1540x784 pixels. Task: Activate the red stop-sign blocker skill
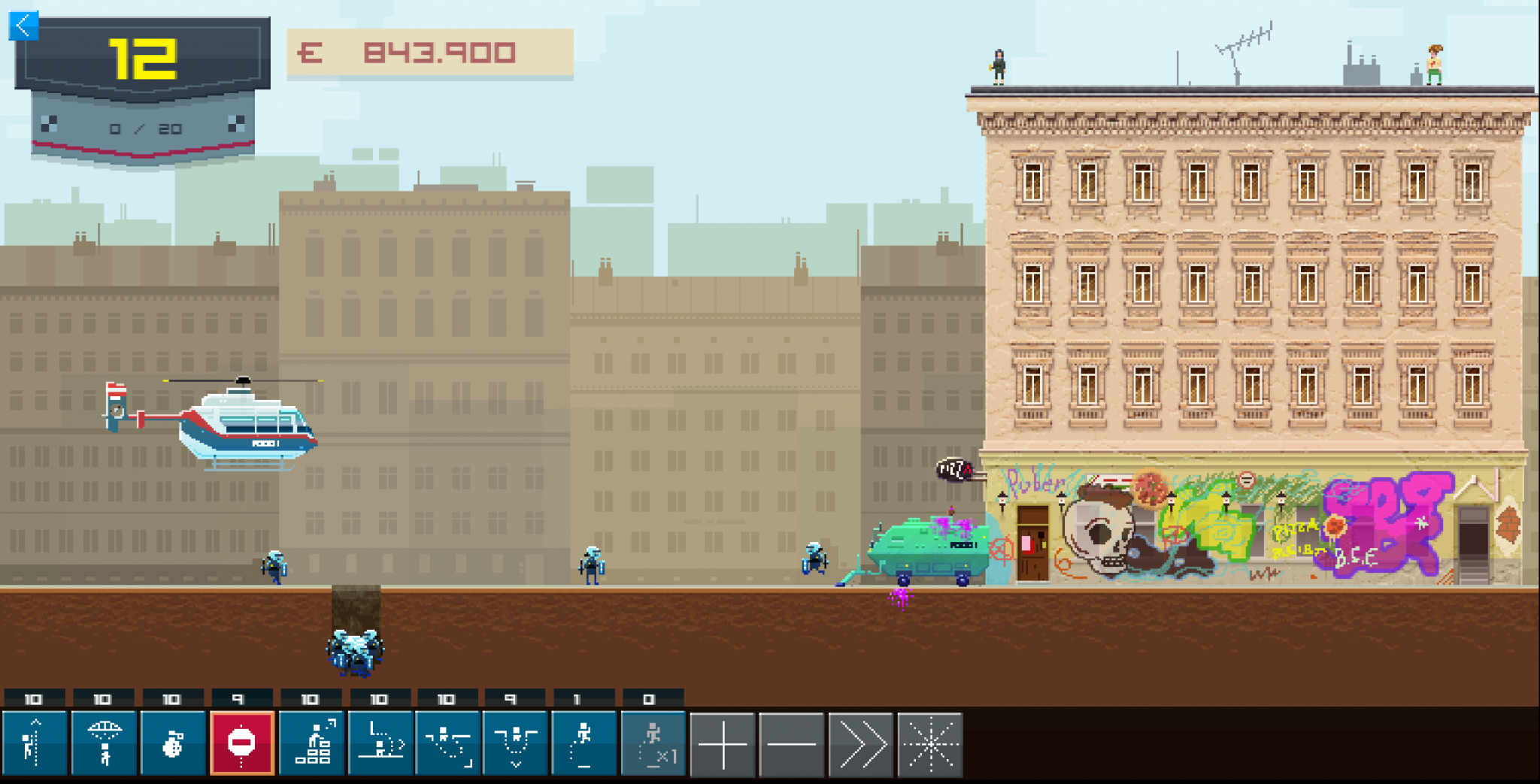tap(241, 743)
